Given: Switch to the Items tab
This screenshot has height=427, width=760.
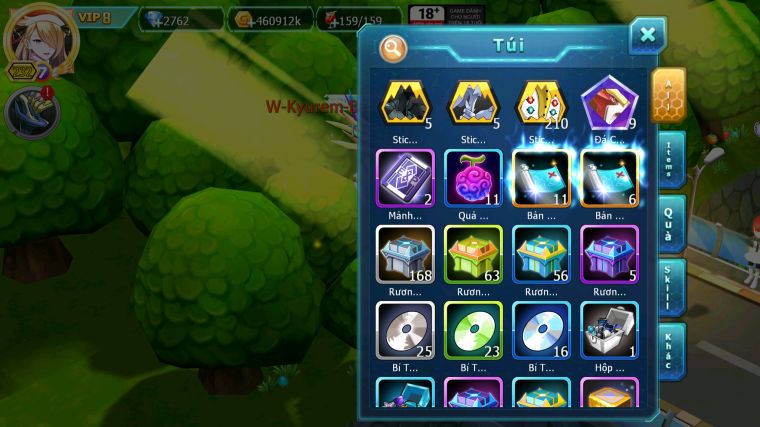Looking at the screenshot, I should tap(672, 157).
